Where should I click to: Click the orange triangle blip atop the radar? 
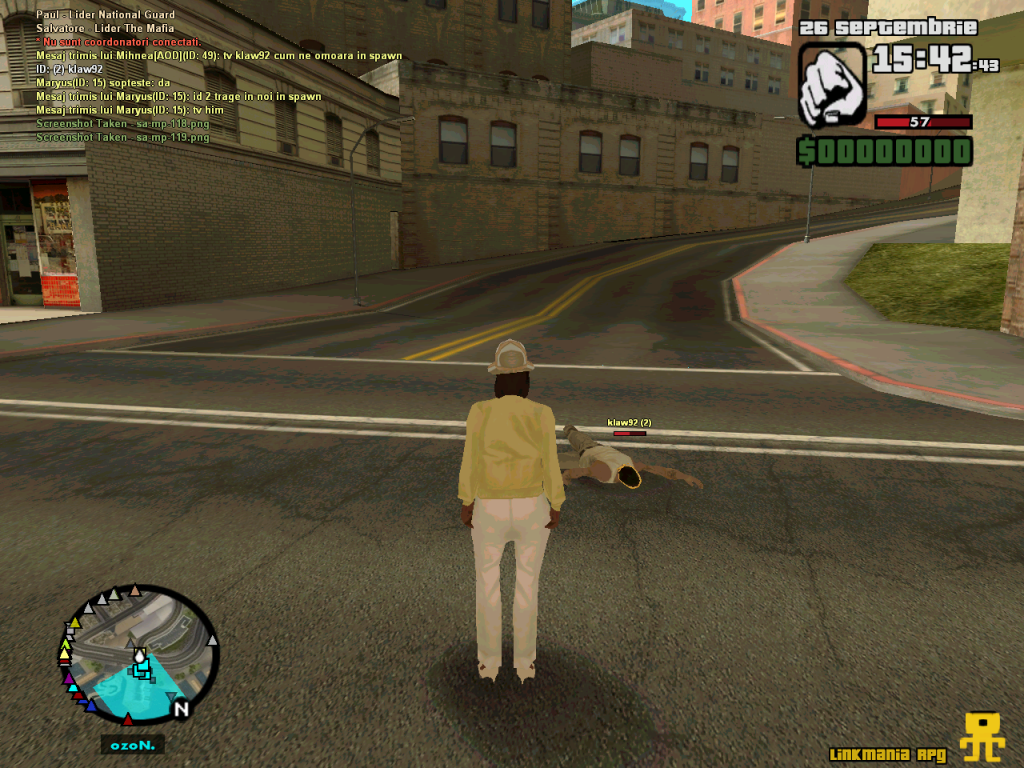(135, 590)
